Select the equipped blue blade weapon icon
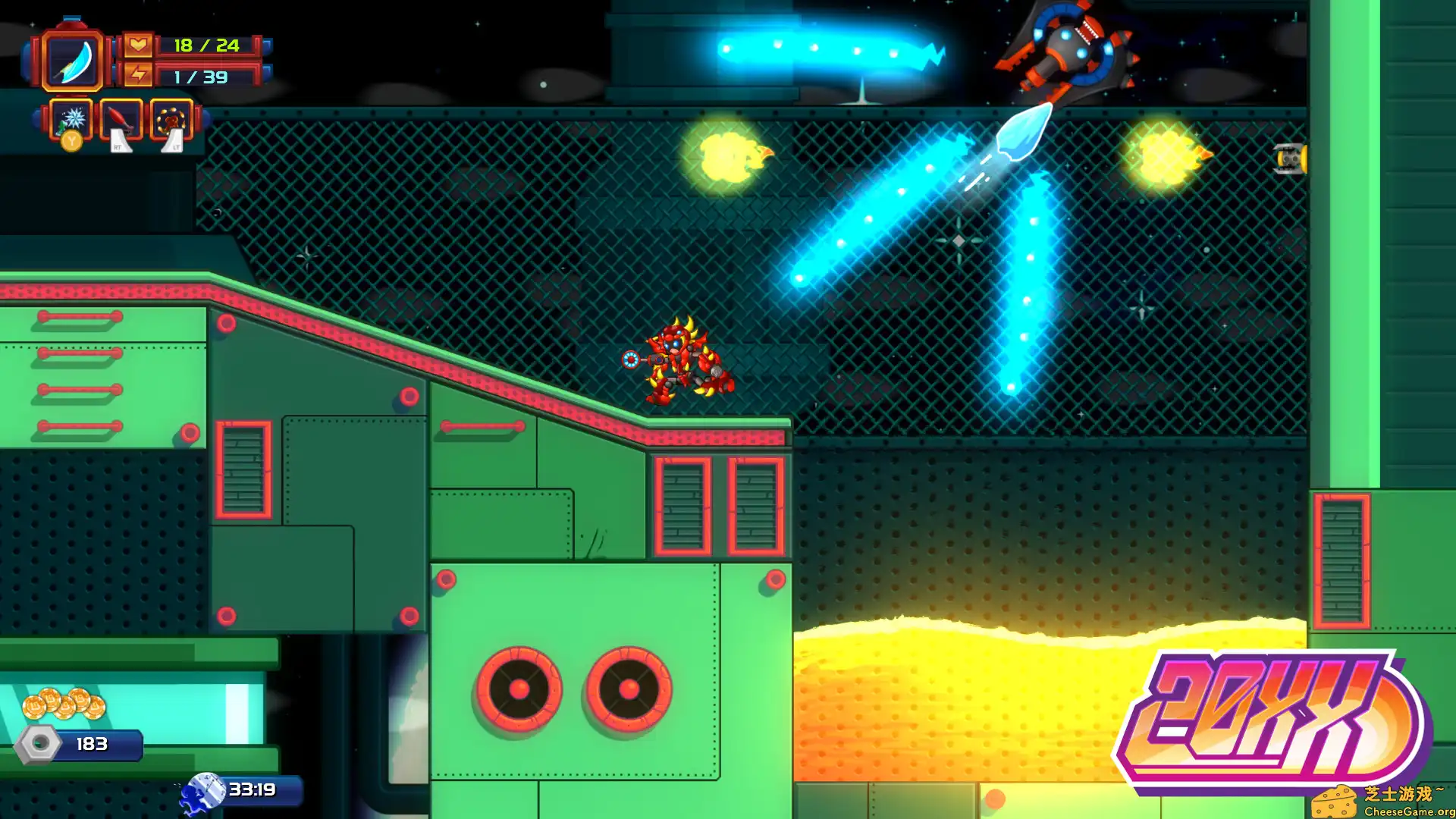Image resolution: width=1456 pixels, height=819 pixels. pyautogui.click(x=72, y=61)
